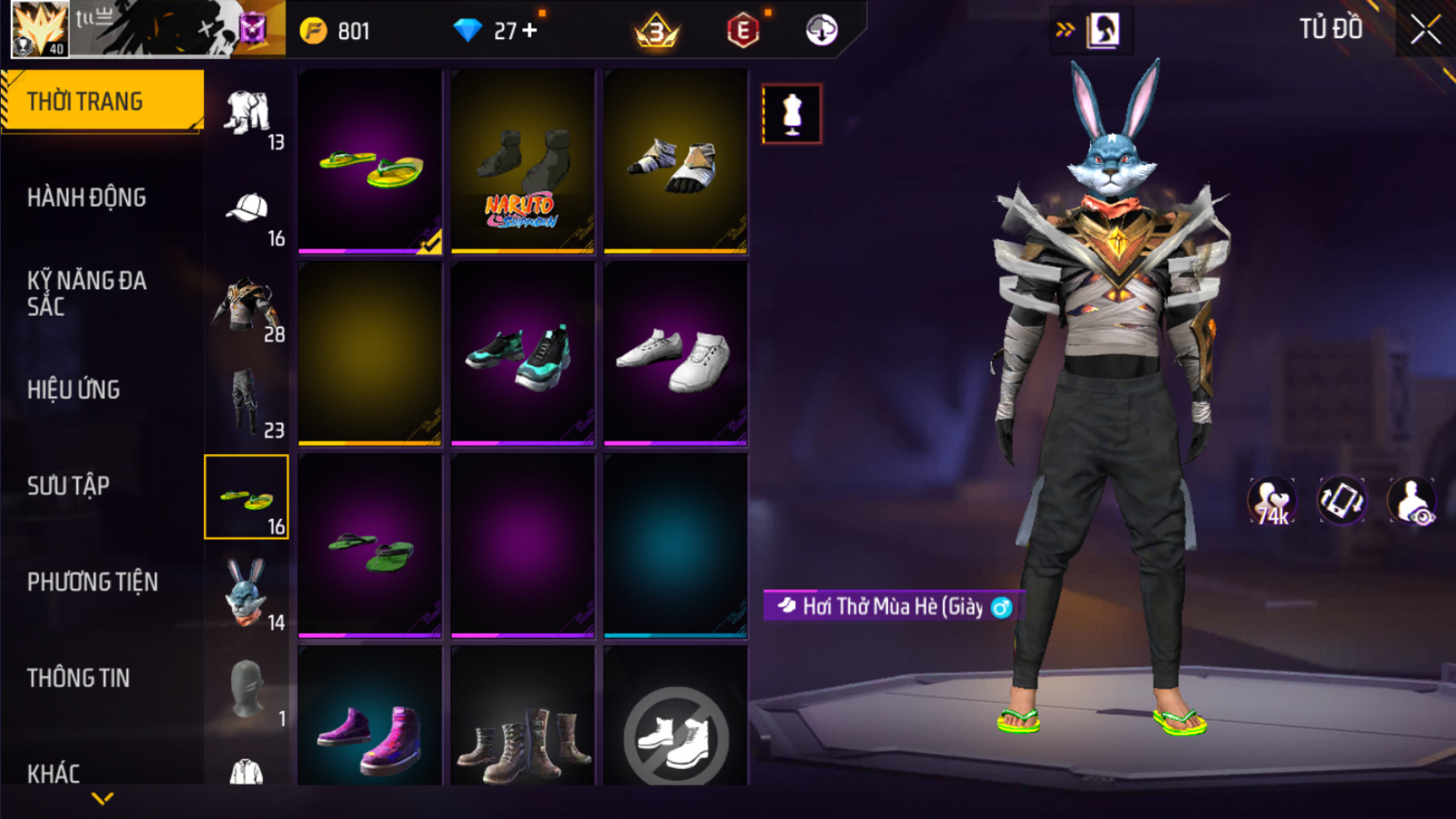Pick the purple high-top sneakers
The height and width of the screenshot is (819, 1456).
(x=370, y=732)
